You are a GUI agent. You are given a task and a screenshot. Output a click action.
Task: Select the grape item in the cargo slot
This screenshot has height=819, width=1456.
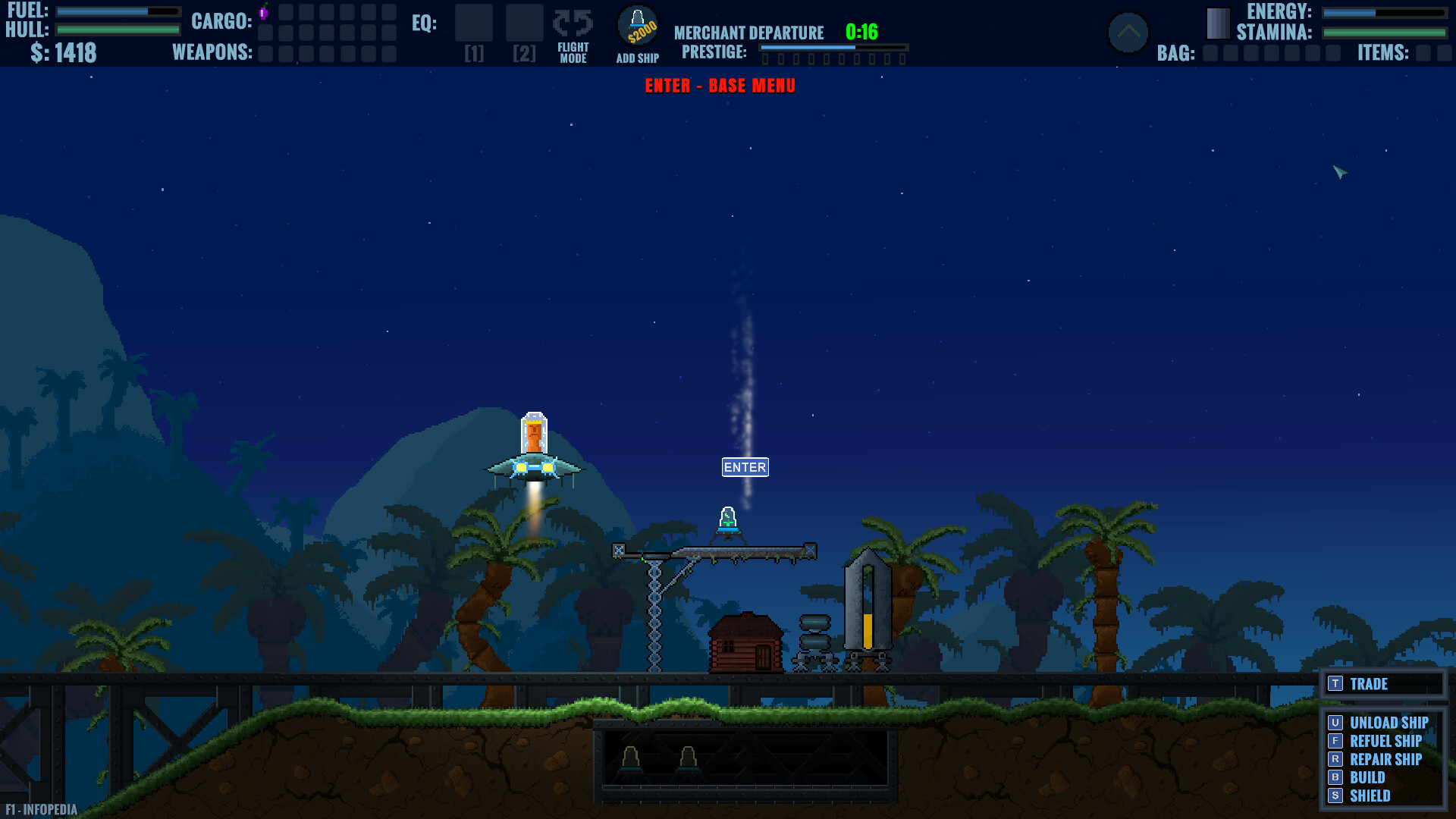pyautogui.click(x=263, y=13)
